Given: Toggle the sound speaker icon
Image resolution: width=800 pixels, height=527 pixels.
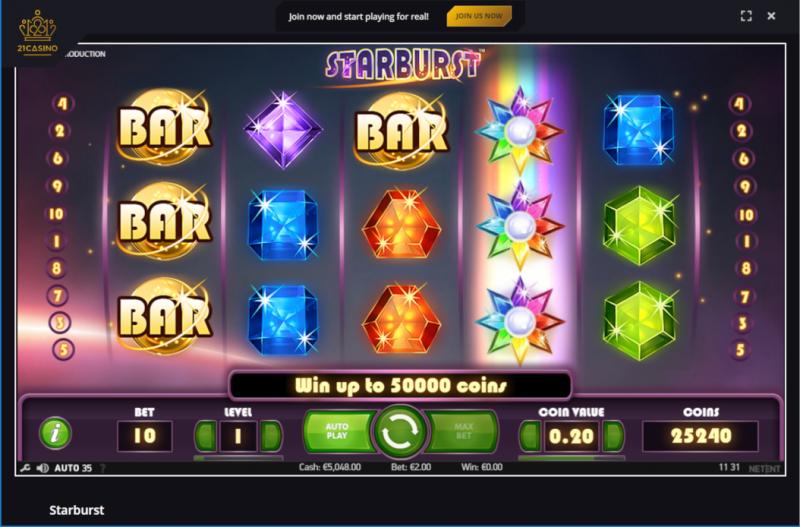Looking at the screenshot, I should 42,468.
